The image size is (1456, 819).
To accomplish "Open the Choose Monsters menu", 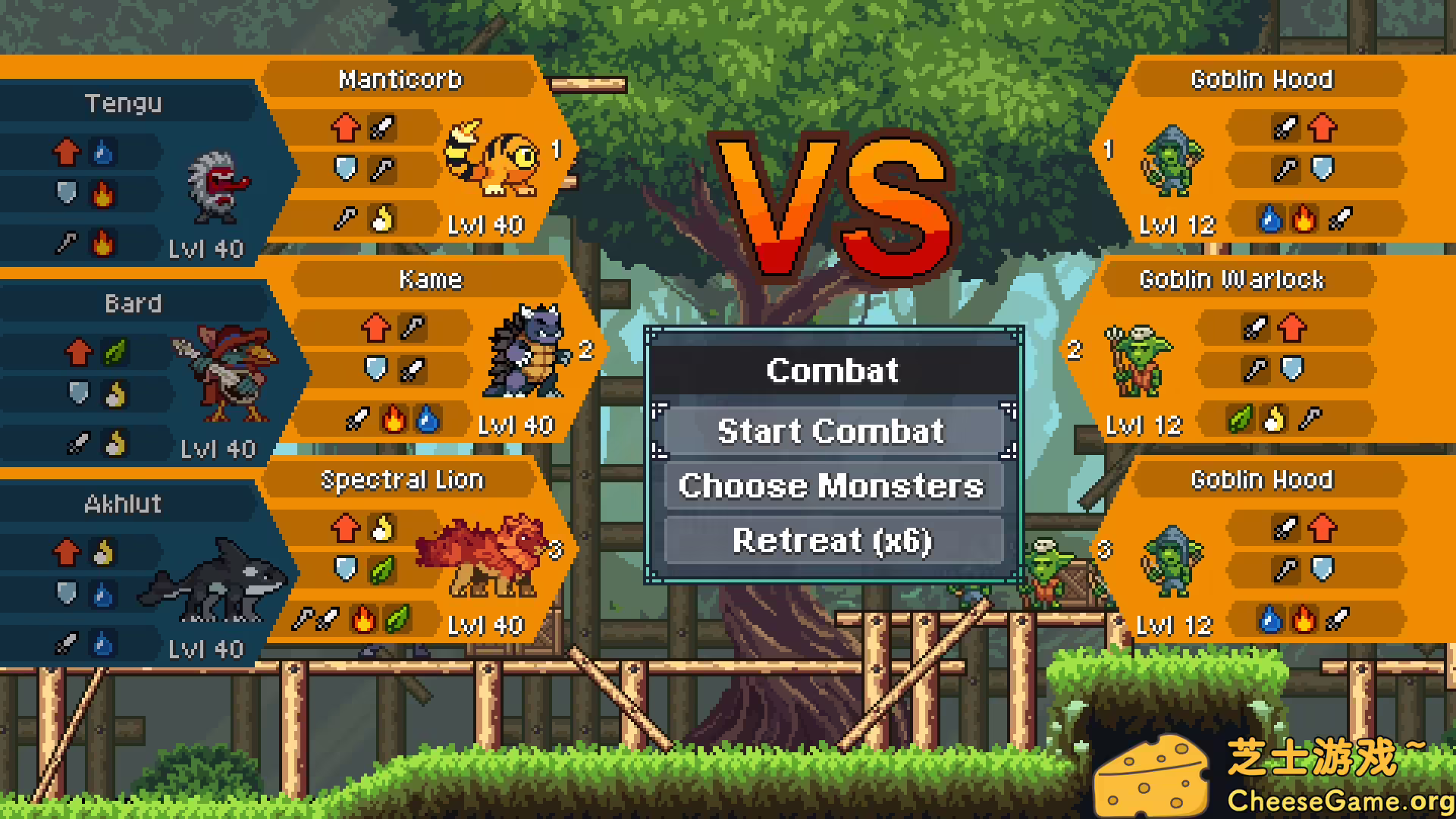I will click(833, 486).
